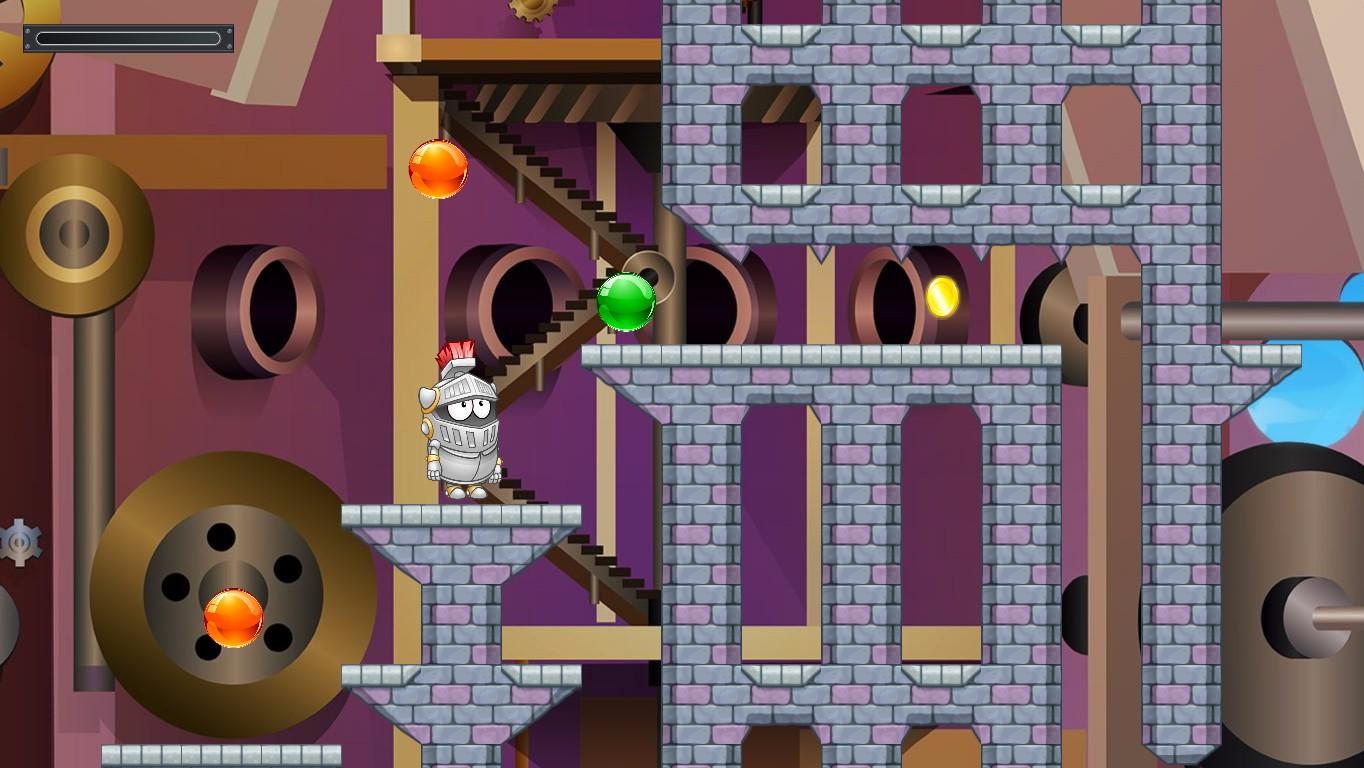
Task: Click the orange bubble above the stairs
Action: click(x=436, y=169)
